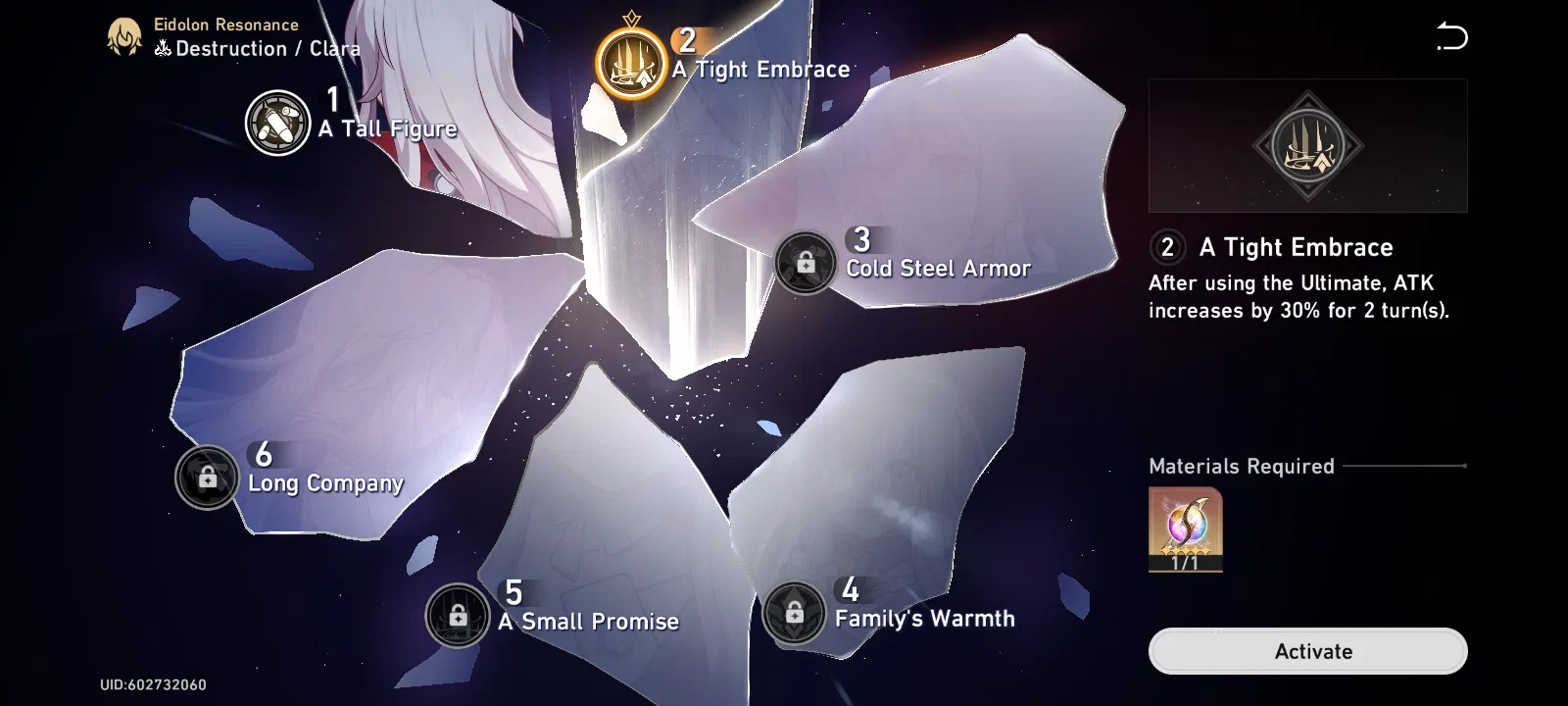Click the Eidolon emblem in the detail panel

coord(1308,145)
